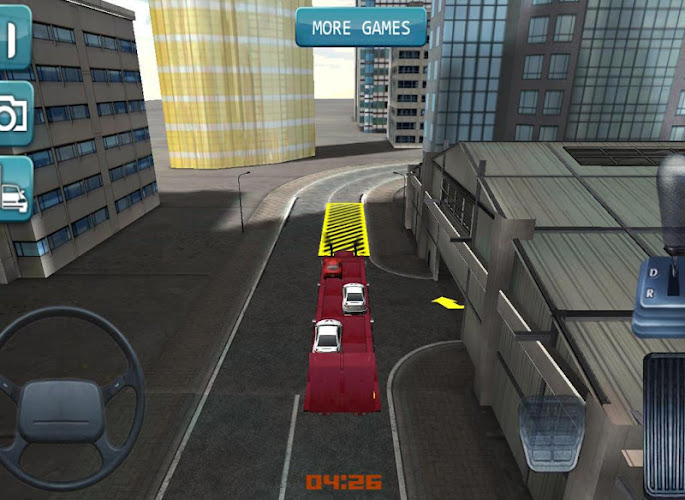Tap the accelerator pedal

click(x=664, y=425)
